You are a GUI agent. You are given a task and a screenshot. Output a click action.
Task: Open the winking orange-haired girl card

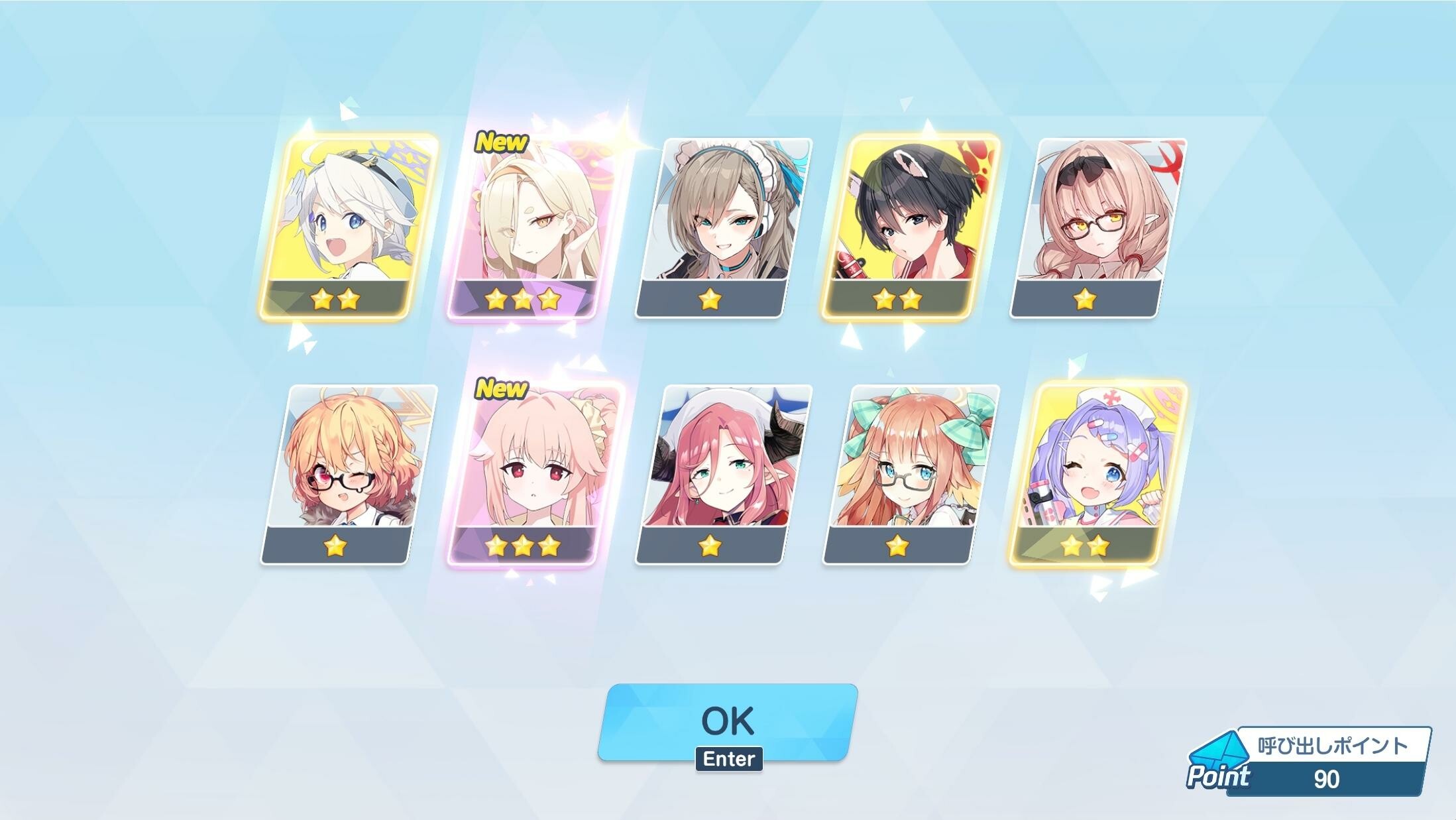(349, 473)
